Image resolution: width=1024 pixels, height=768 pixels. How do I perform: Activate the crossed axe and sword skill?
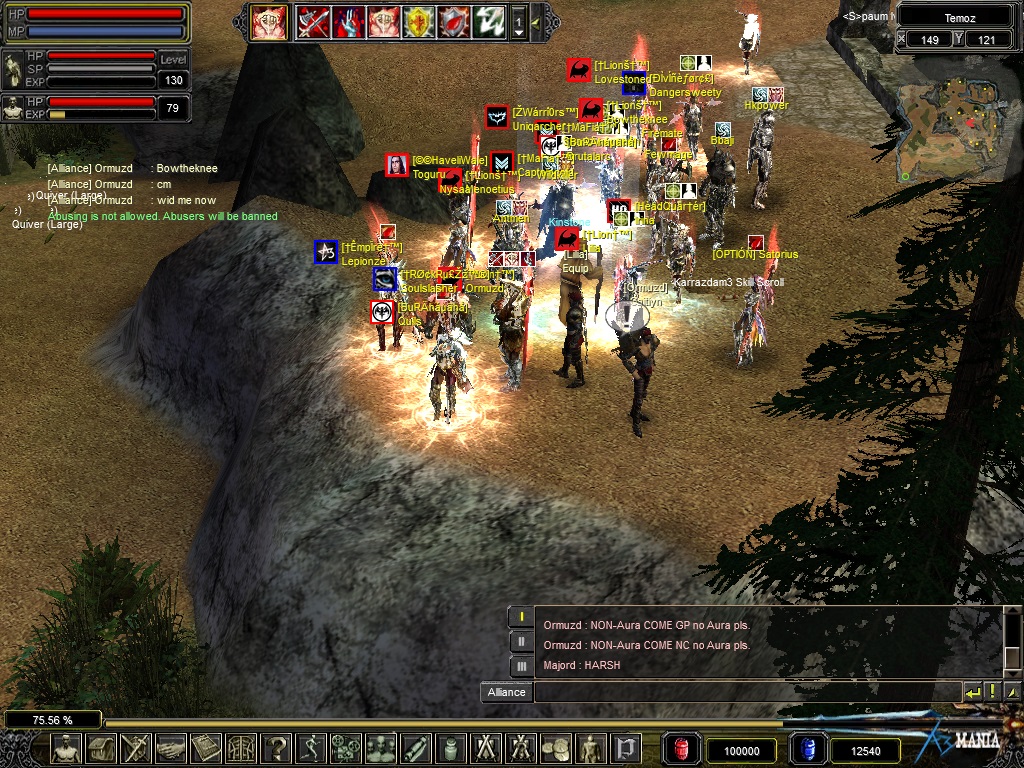pos(311,21)
